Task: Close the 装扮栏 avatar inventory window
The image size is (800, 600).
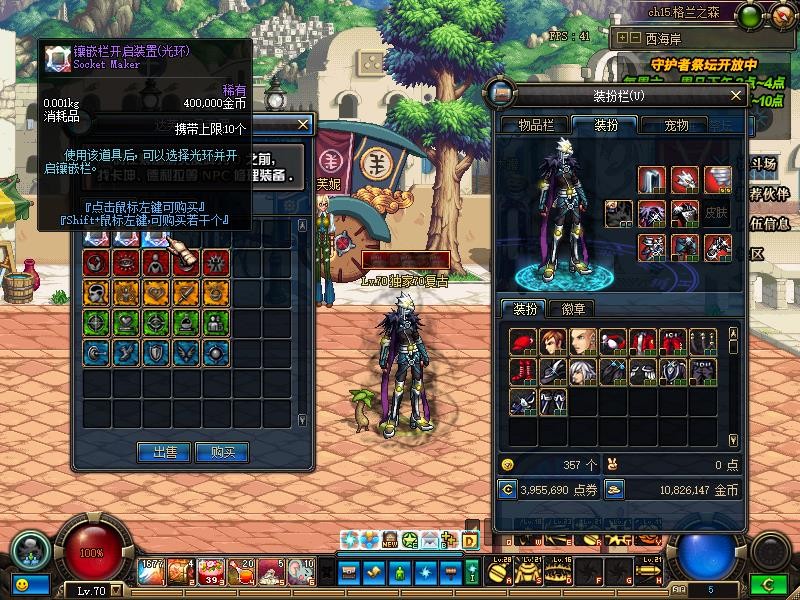Action: (x=736, y=96)
